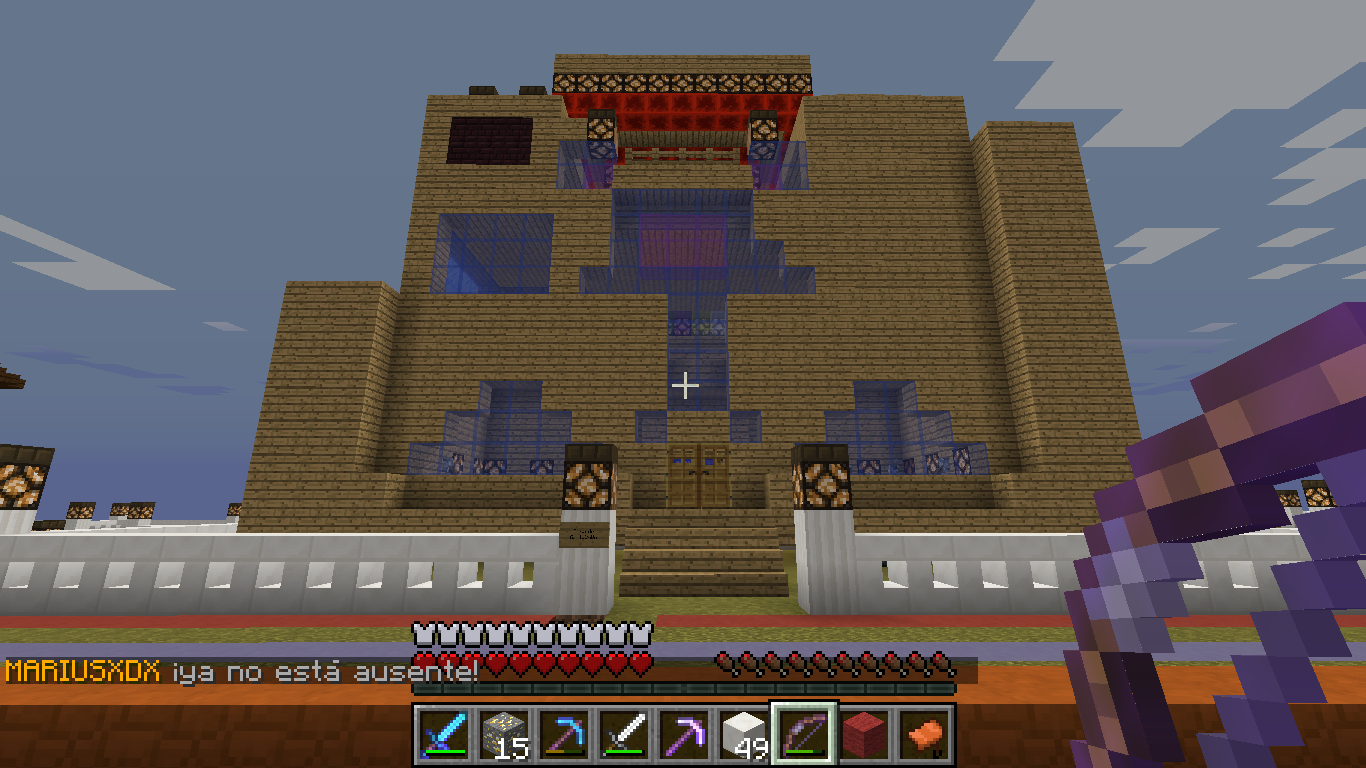The height and width of the screenshot is (768, 1366).
Task: Select the orange cooked food item slot
Action: click(x=923, y=734)
